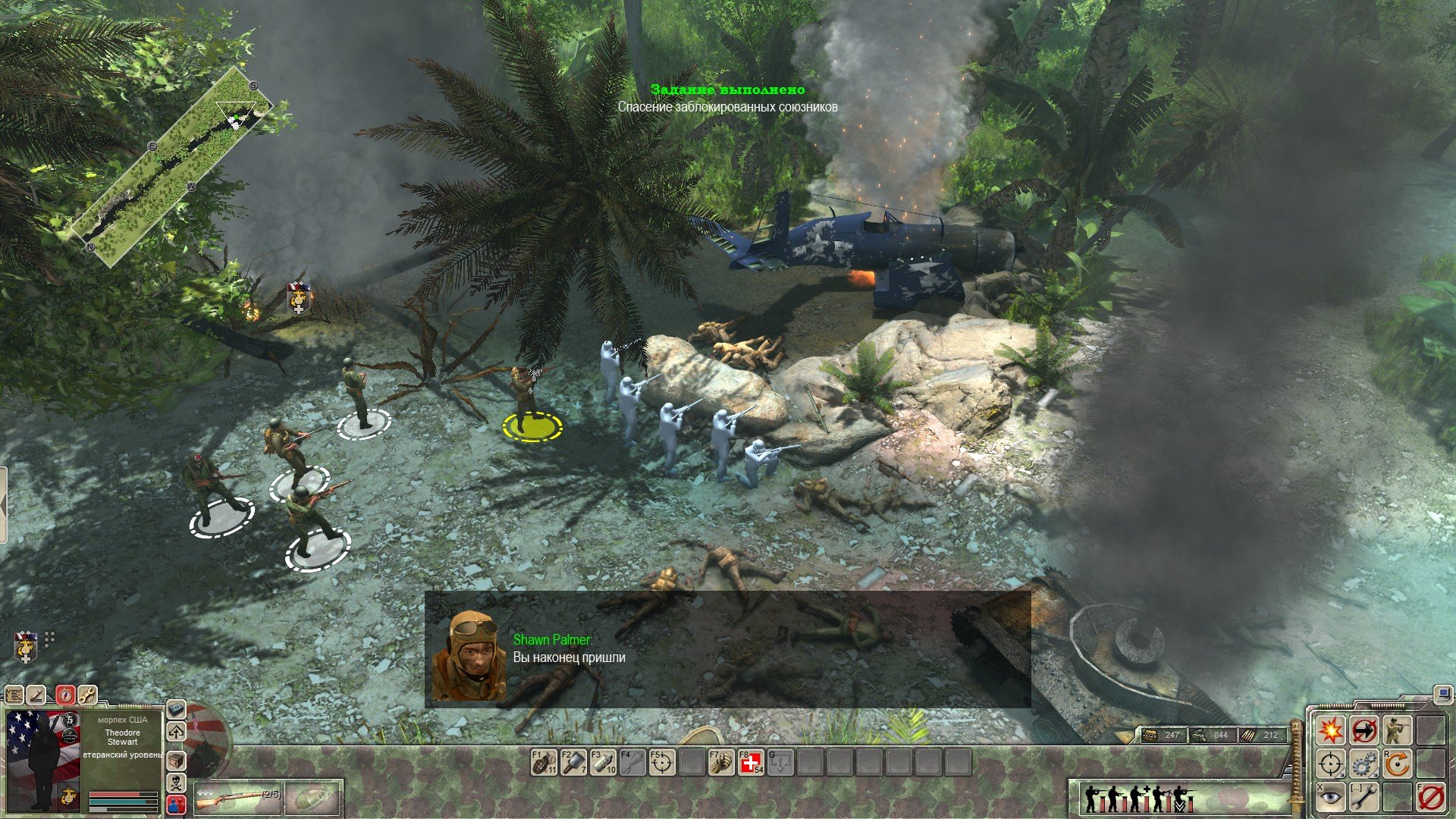
Task: Use the F8 medkit slot
Action: coord(751,762)
